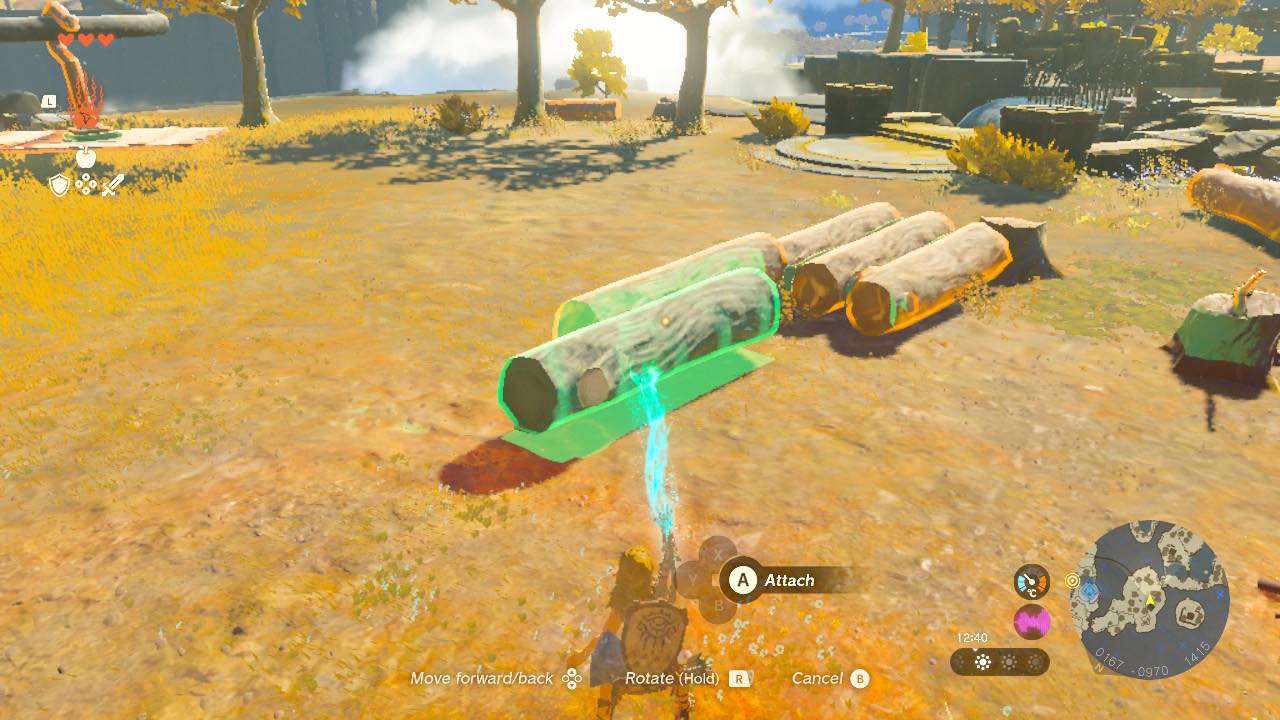Select the weather forecast bar

[999, 662]
